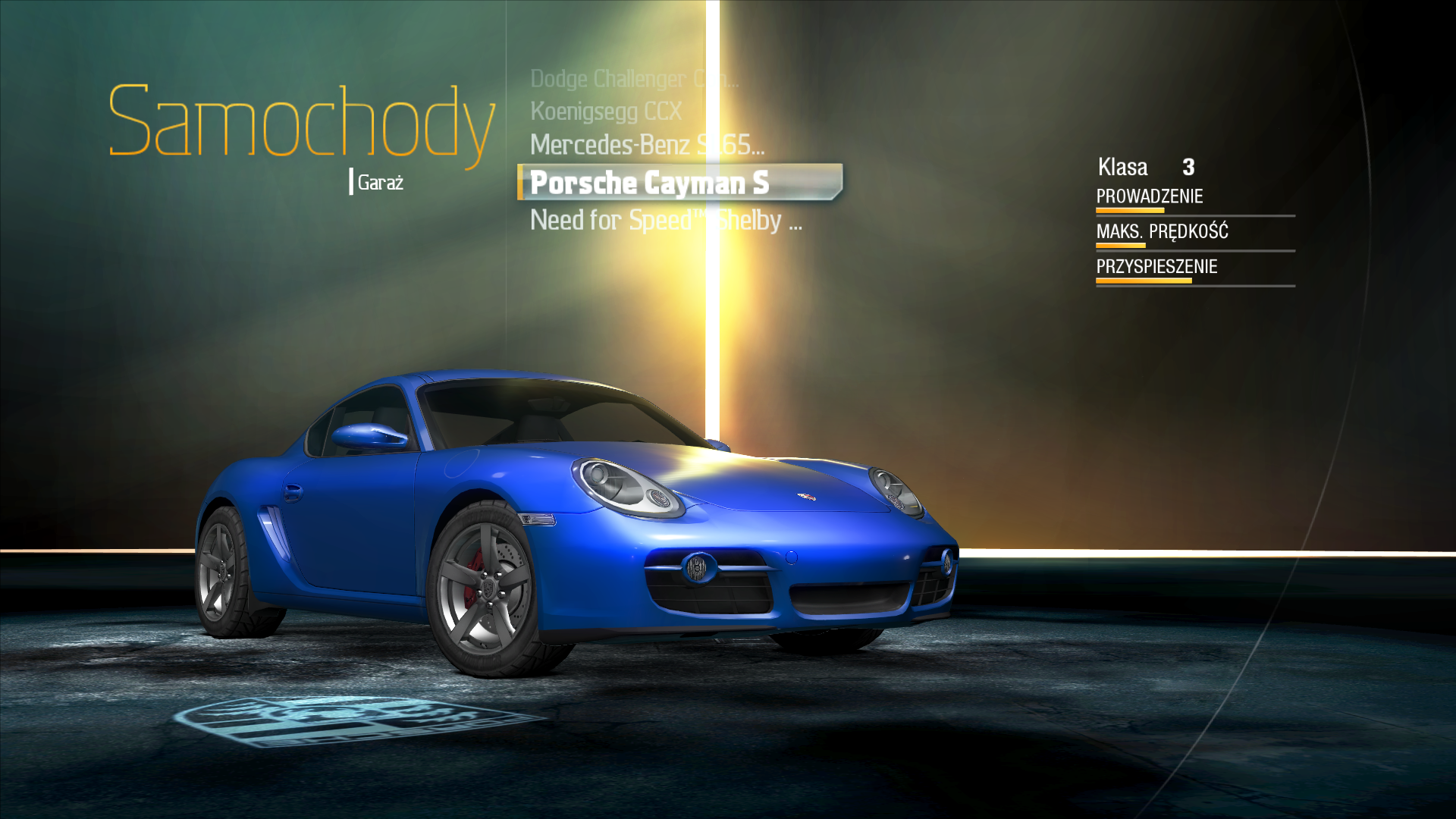Pick the Mercedes-Benz car entry

tap(647, 145)
